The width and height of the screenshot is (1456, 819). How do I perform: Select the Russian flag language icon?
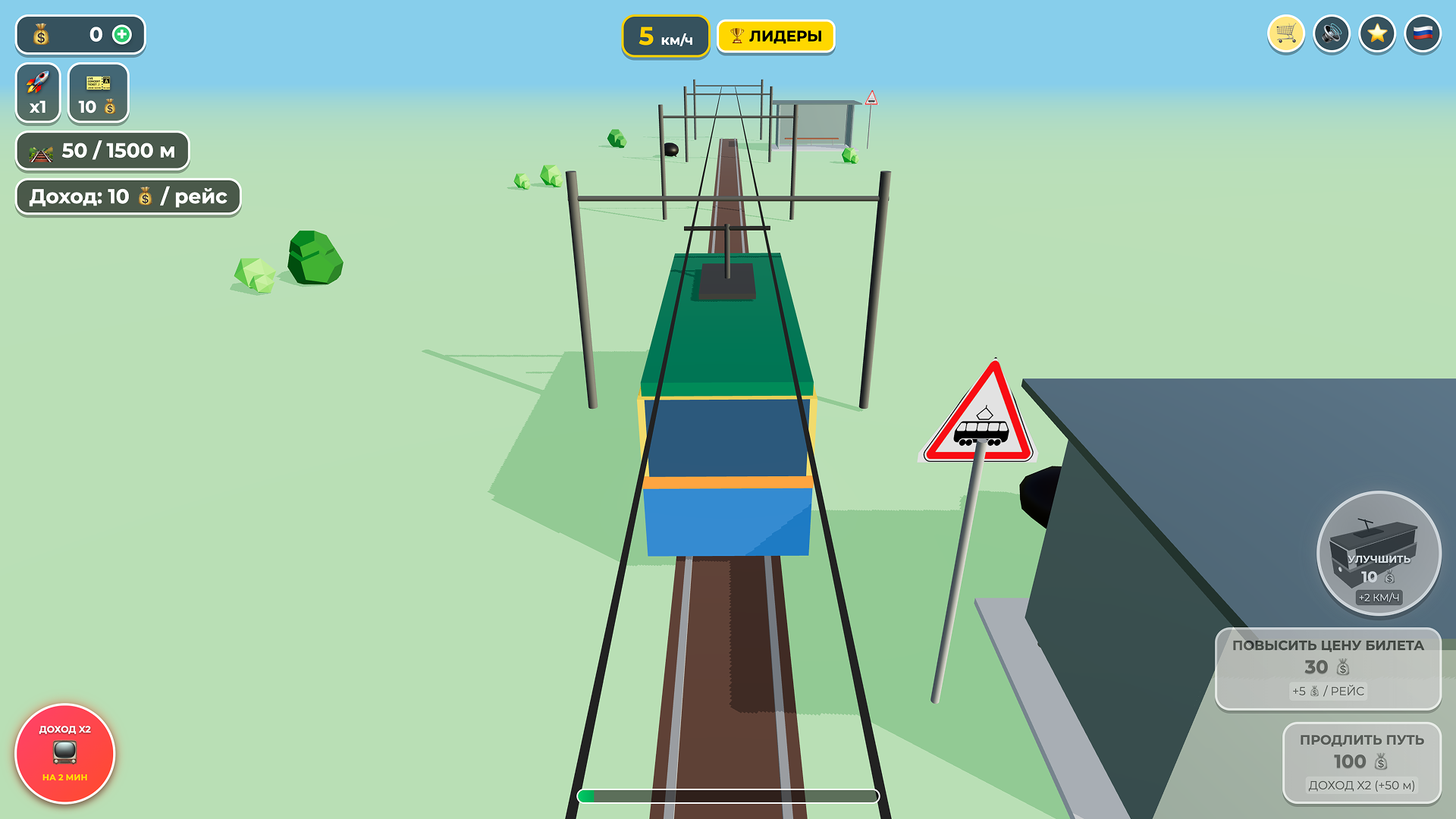click(1423, 33)
